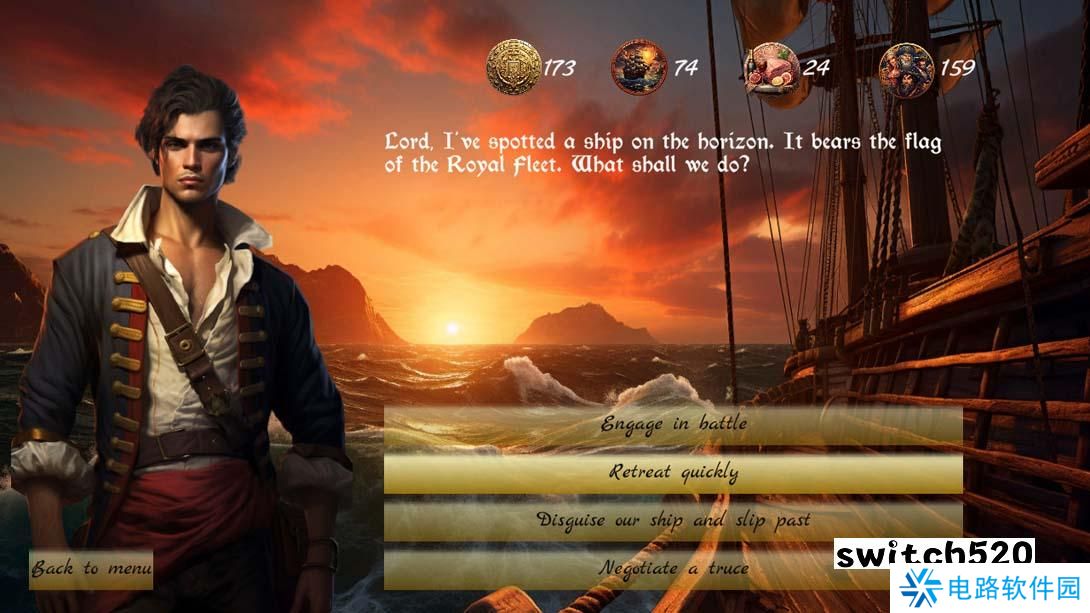The height and width of the screenshot is (613, 1090).
Task: Click the food supplies resource icon
Action: point(772,67)
